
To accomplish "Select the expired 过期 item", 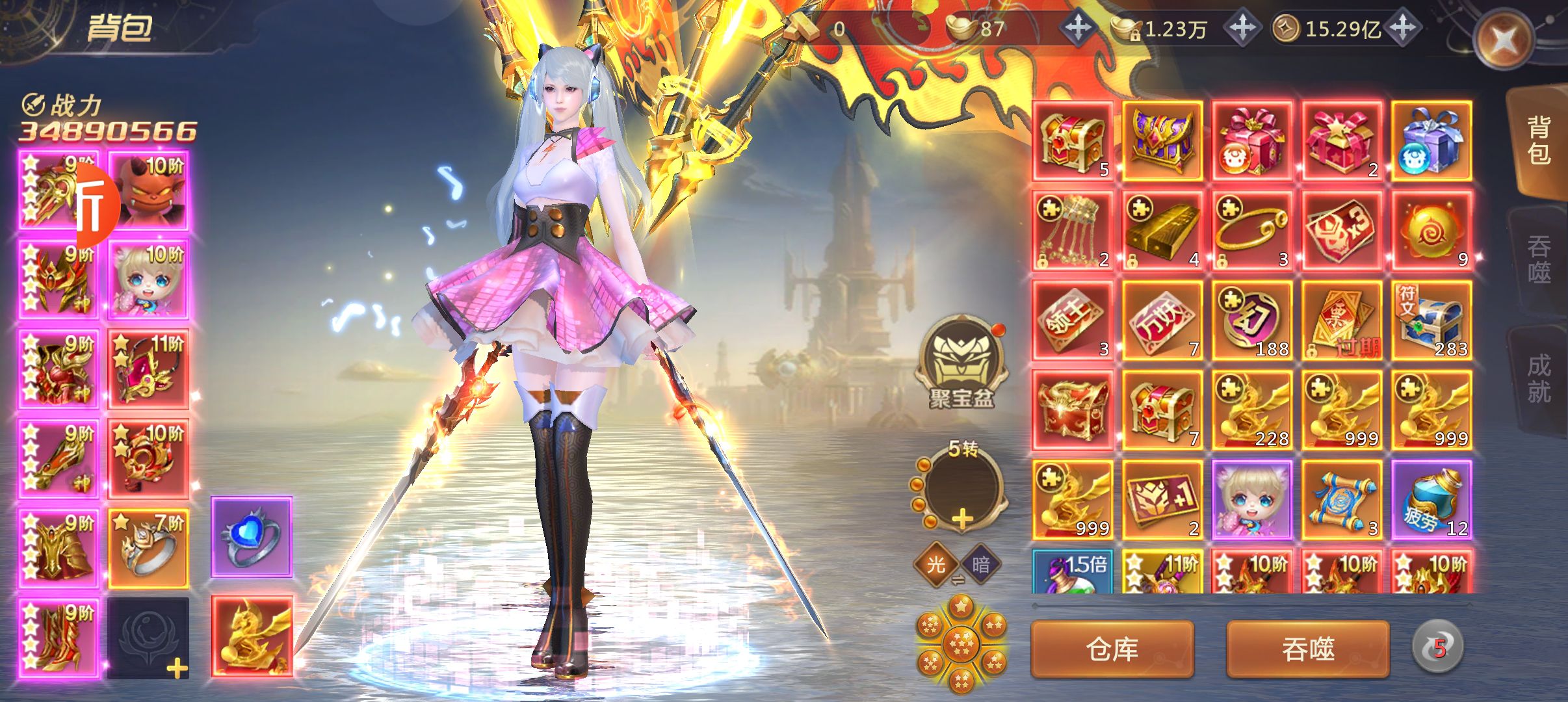I will [x=1342, y=320].
